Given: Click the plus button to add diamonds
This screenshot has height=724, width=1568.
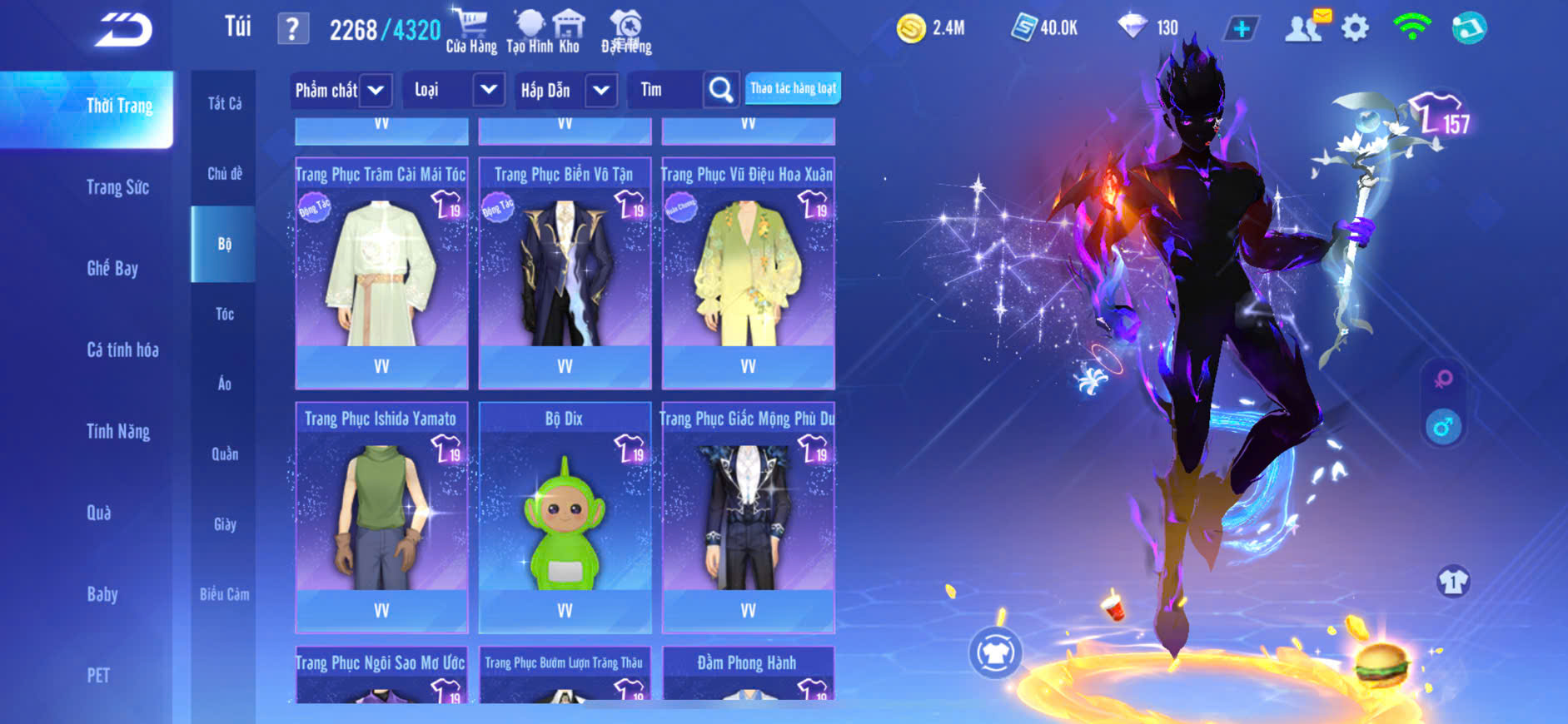Looking at the screenshot, I should [1242, 29].
